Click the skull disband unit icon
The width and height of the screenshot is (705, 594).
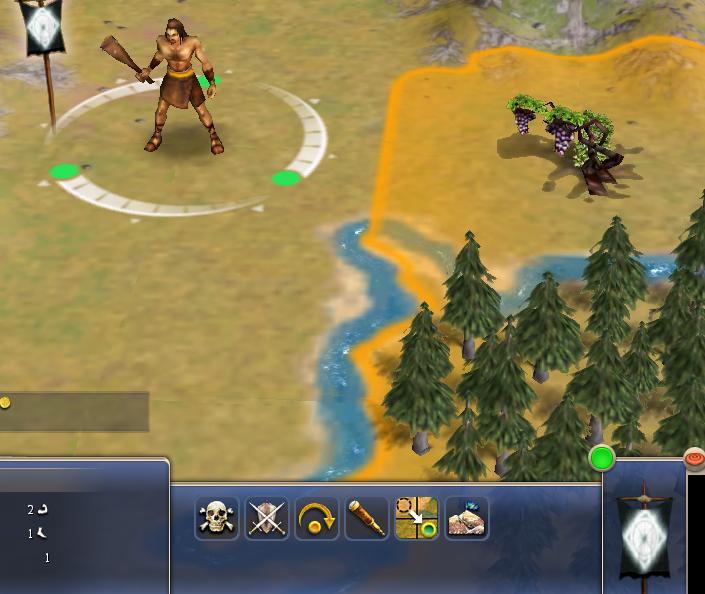coord(217,518)
